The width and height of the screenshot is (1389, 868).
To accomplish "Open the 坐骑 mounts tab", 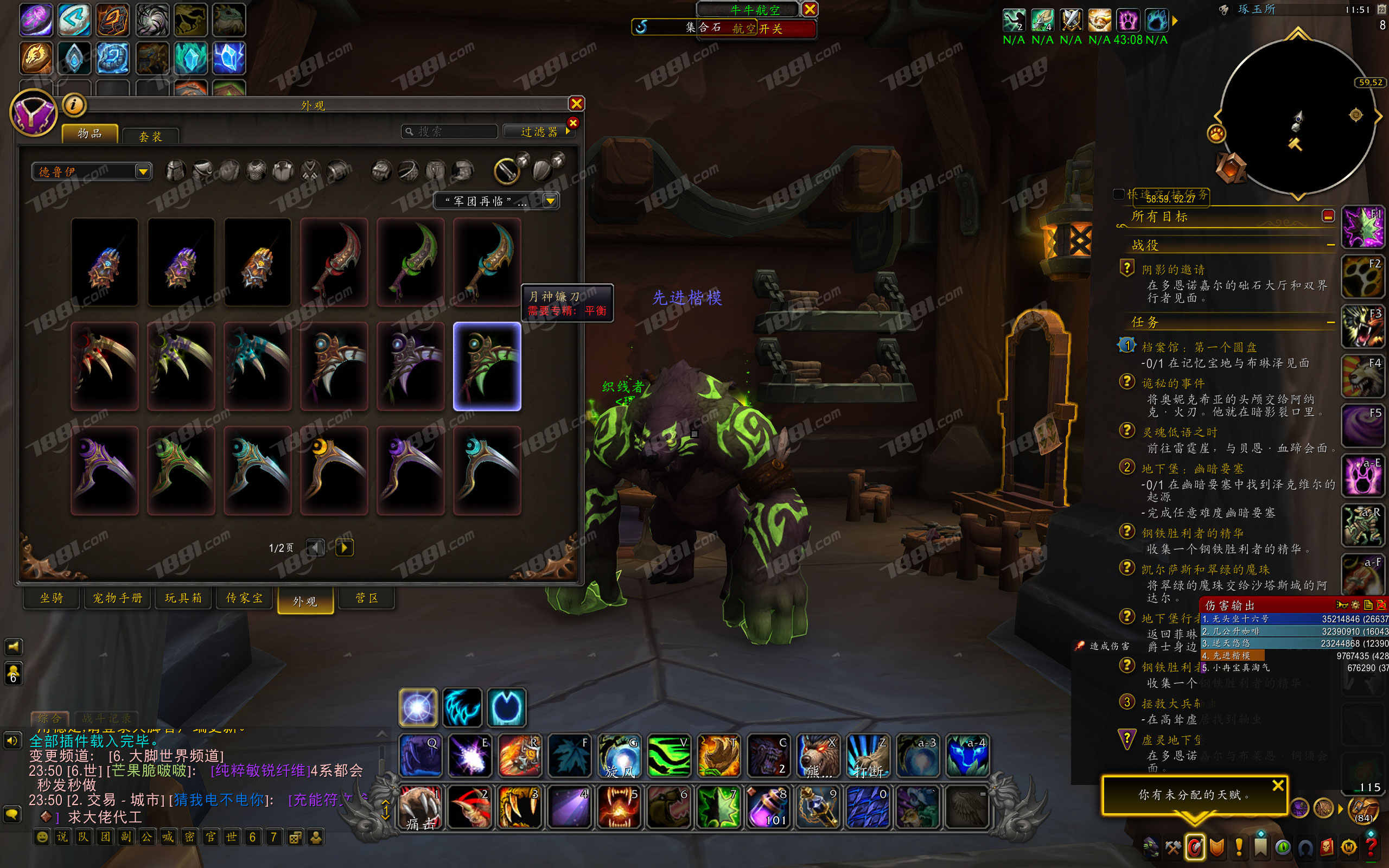I will 52,598.
